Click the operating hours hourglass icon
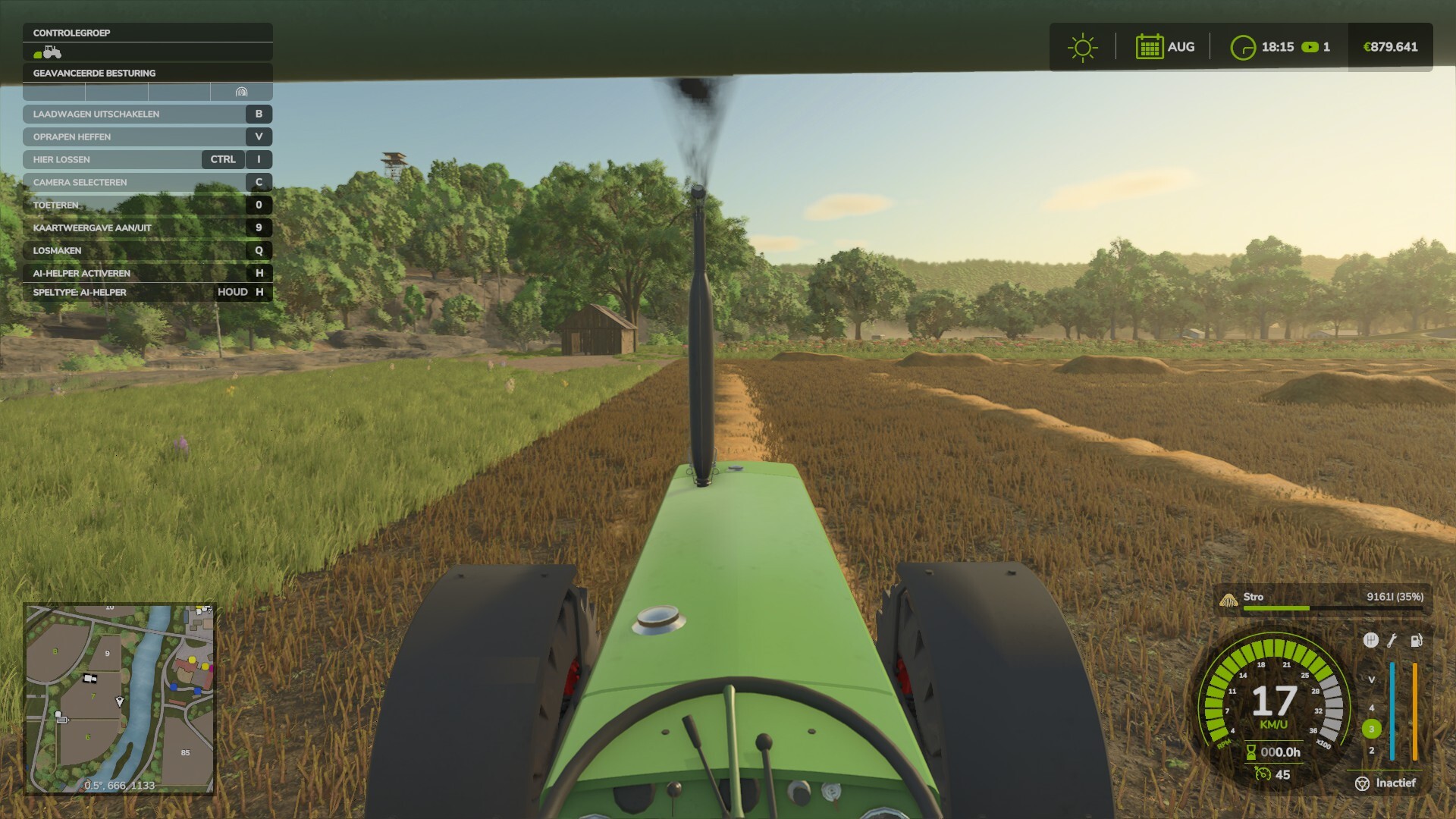 tap(1251, 752)
